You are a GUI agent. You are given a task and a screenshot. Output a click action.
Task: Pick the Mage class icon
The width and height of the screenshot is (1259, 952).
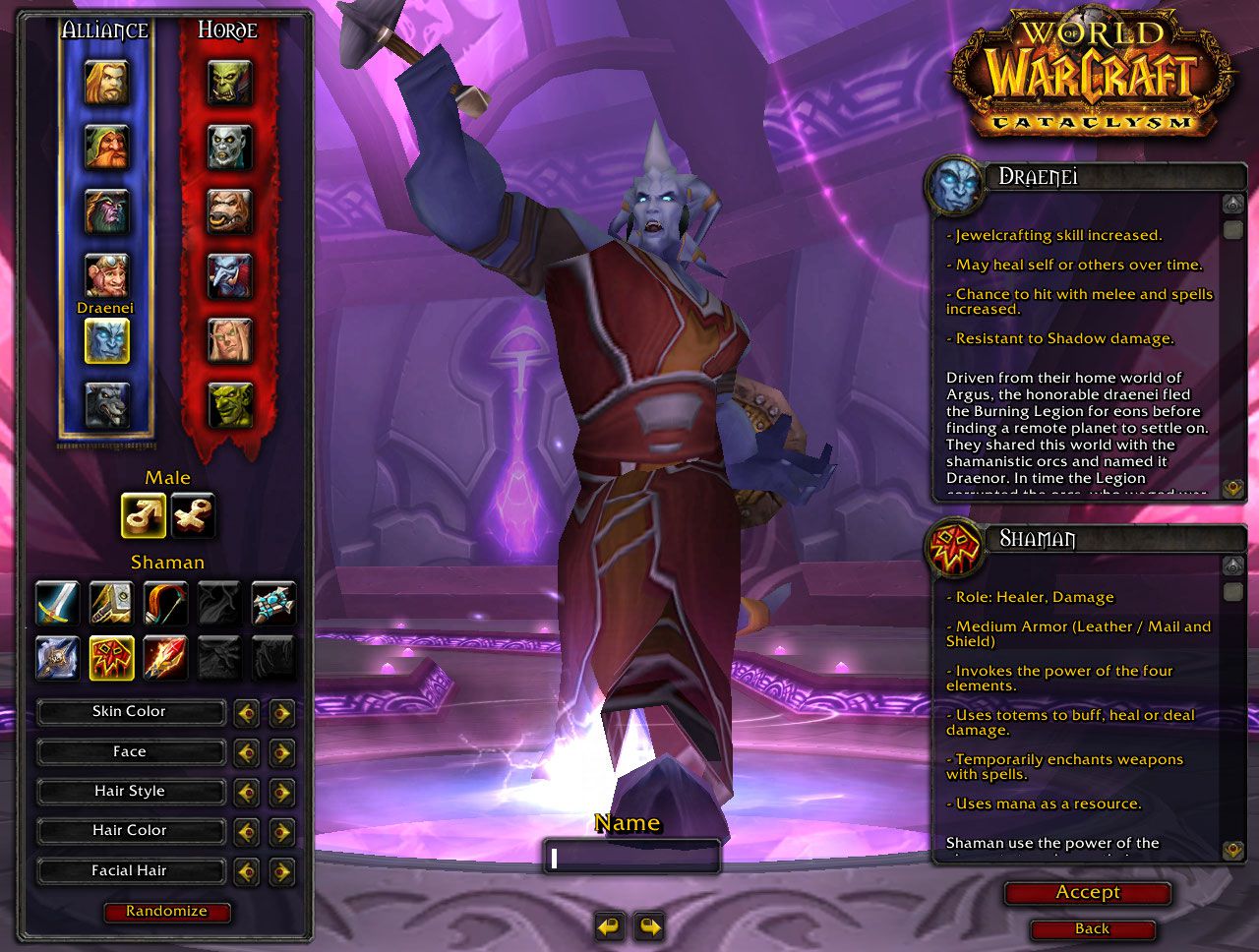[x=164, y=657]
